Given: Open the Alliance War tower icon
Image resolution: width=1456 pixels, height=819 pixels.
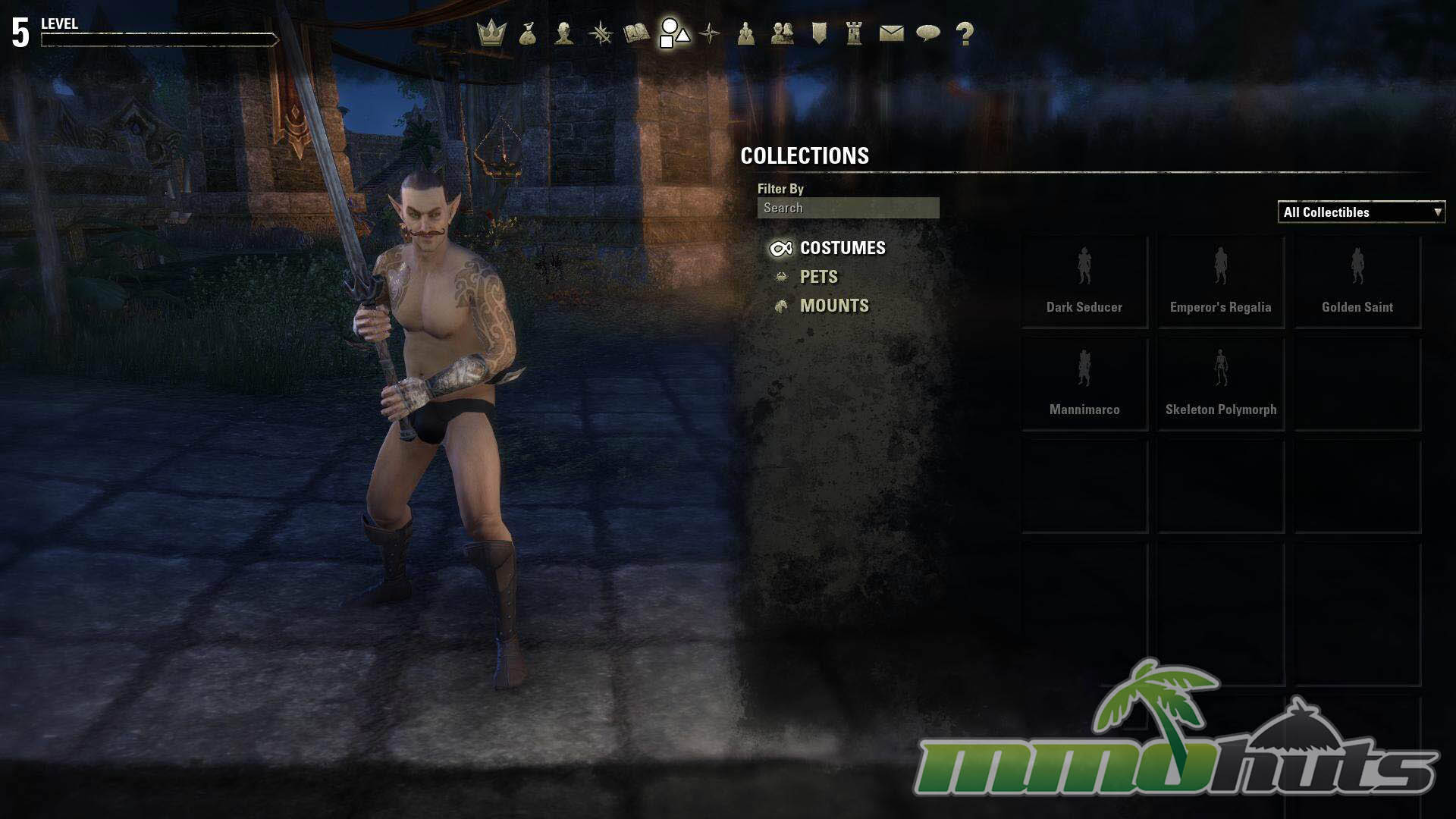Looking at the screenshot, I should 855,33.
